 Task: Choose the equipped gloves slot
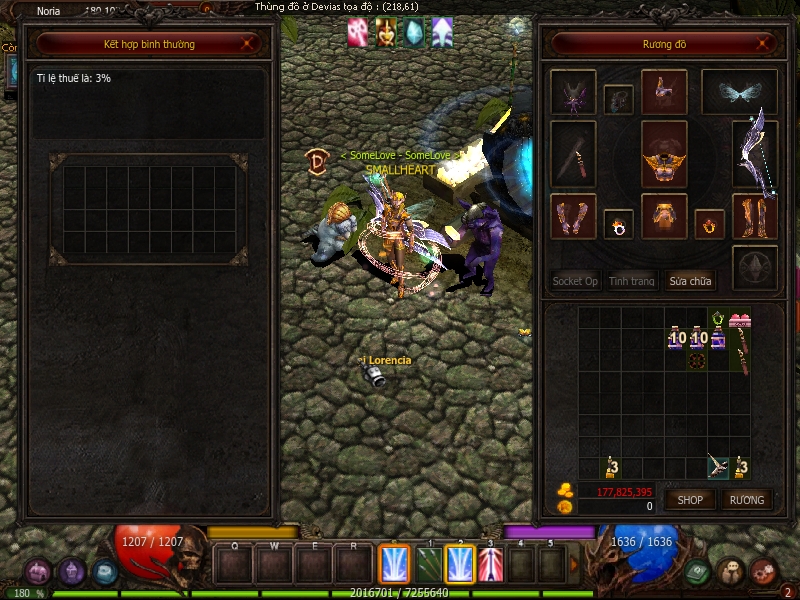click(x=573, y=217)
